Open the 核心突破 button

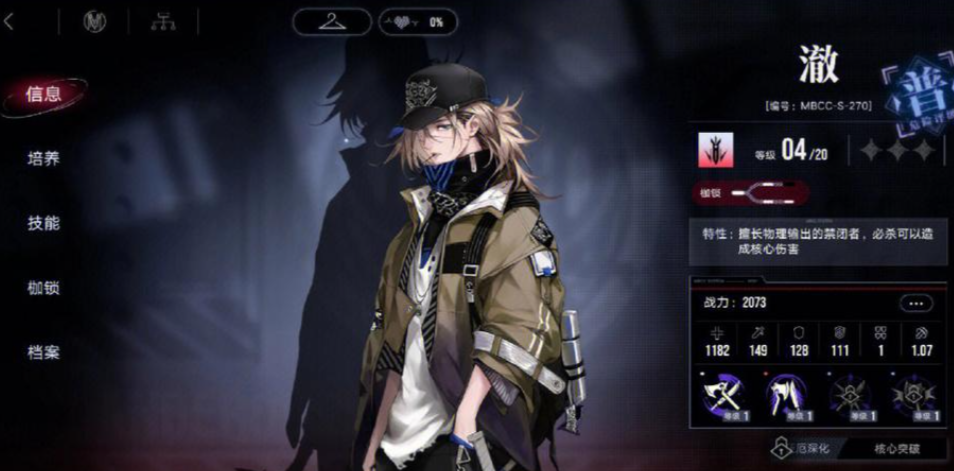895,450
